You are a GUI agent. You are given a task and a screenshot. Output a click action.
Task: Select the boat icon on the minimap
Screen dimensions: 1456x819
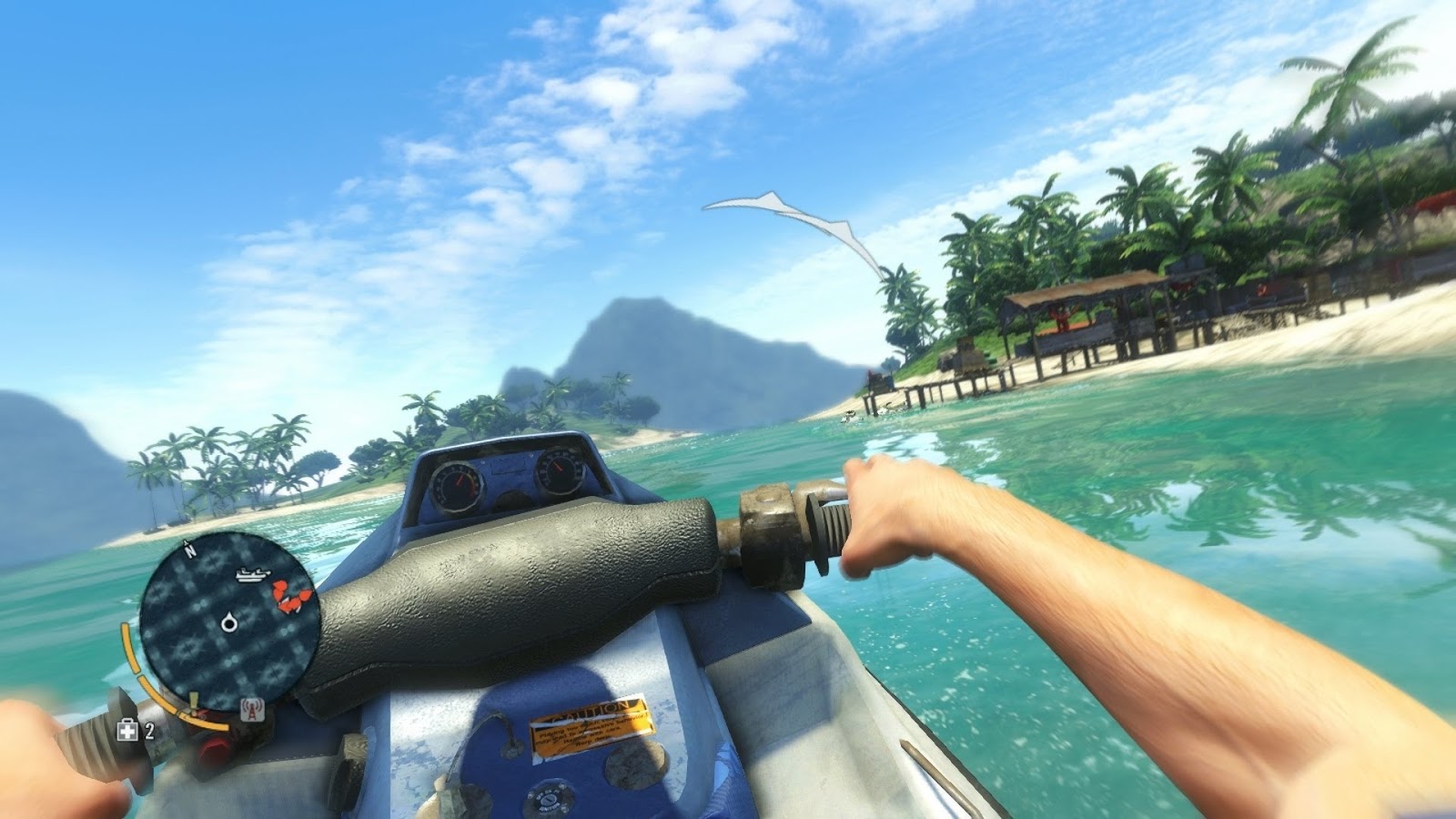click(x=252, y=573)
